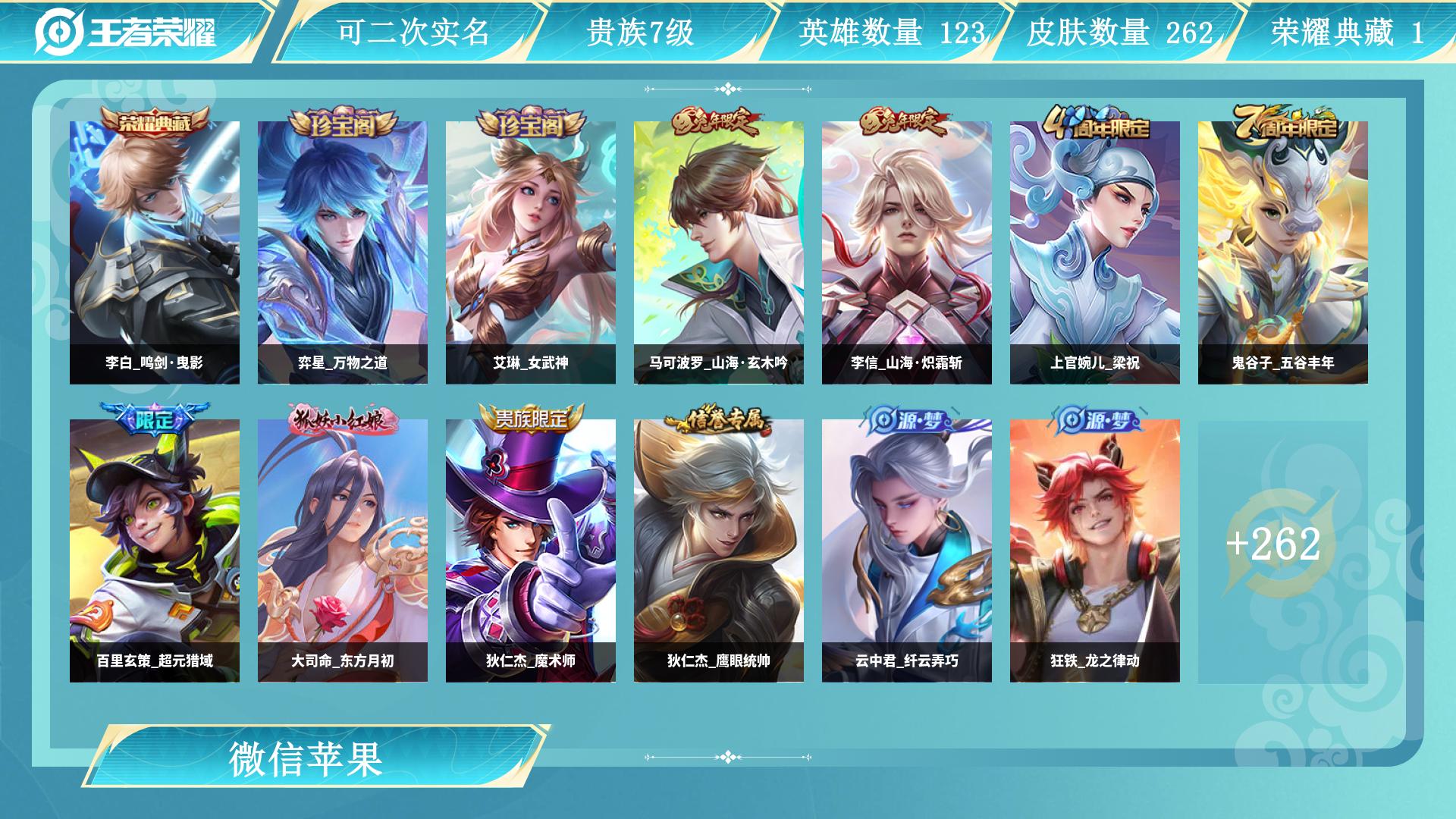Open the 大司命 东方月初 skin card
The image size is (1456, 819).
pyautogui.click(x=343, y=551)
